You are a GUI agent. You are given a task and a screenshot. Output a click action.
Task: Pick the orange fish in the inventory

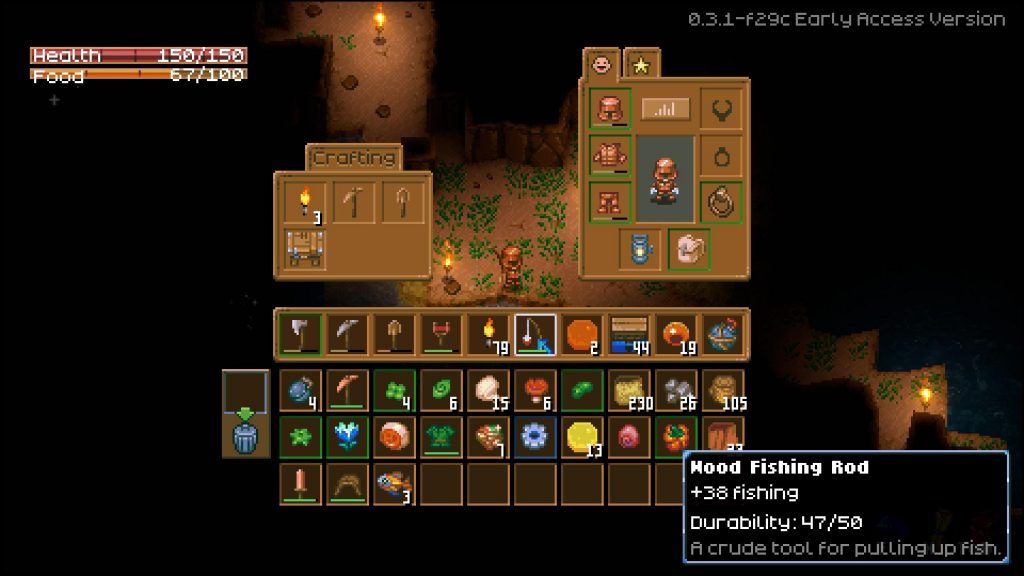[x=394, y=485]
